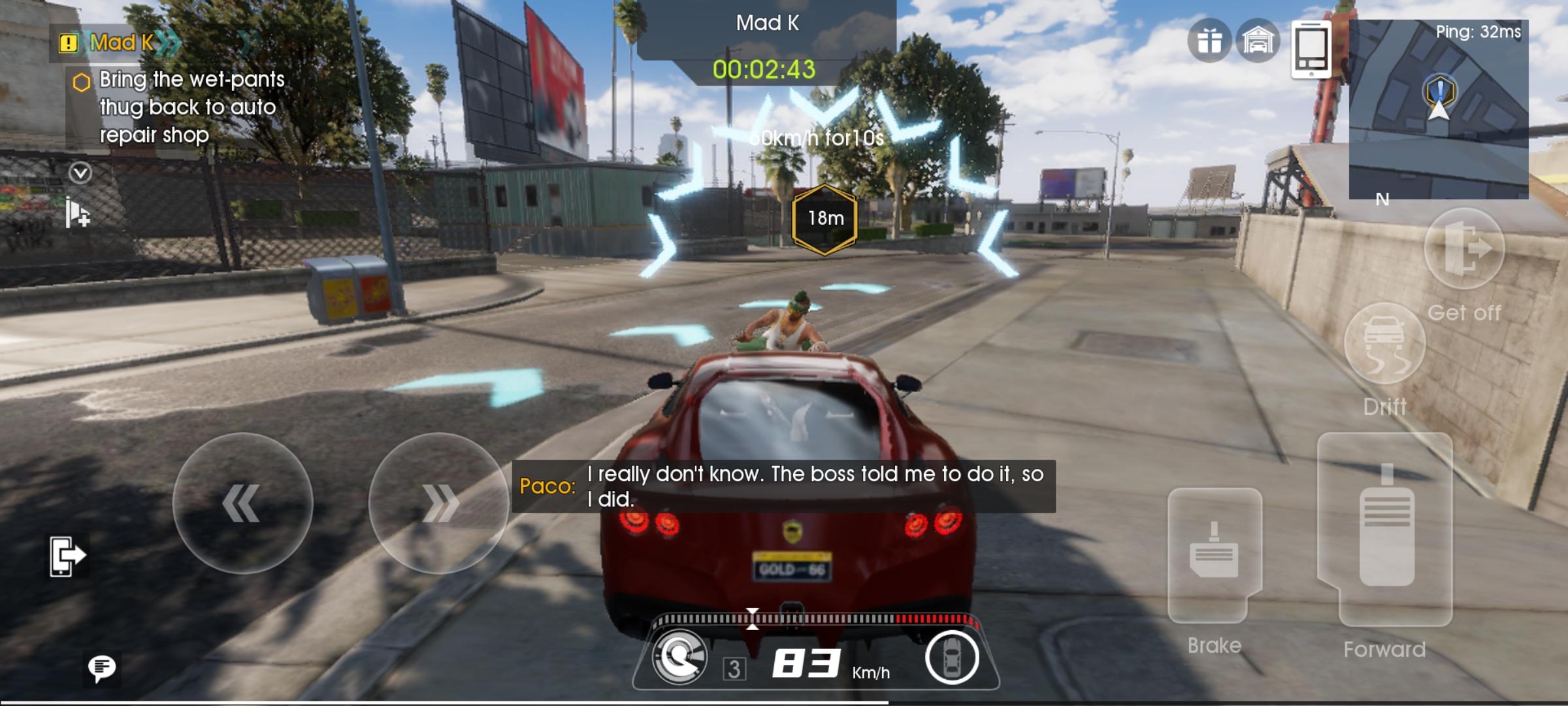Click the flag with plus icon
The width and height of the screenshot is (1568, 706).
78,213
